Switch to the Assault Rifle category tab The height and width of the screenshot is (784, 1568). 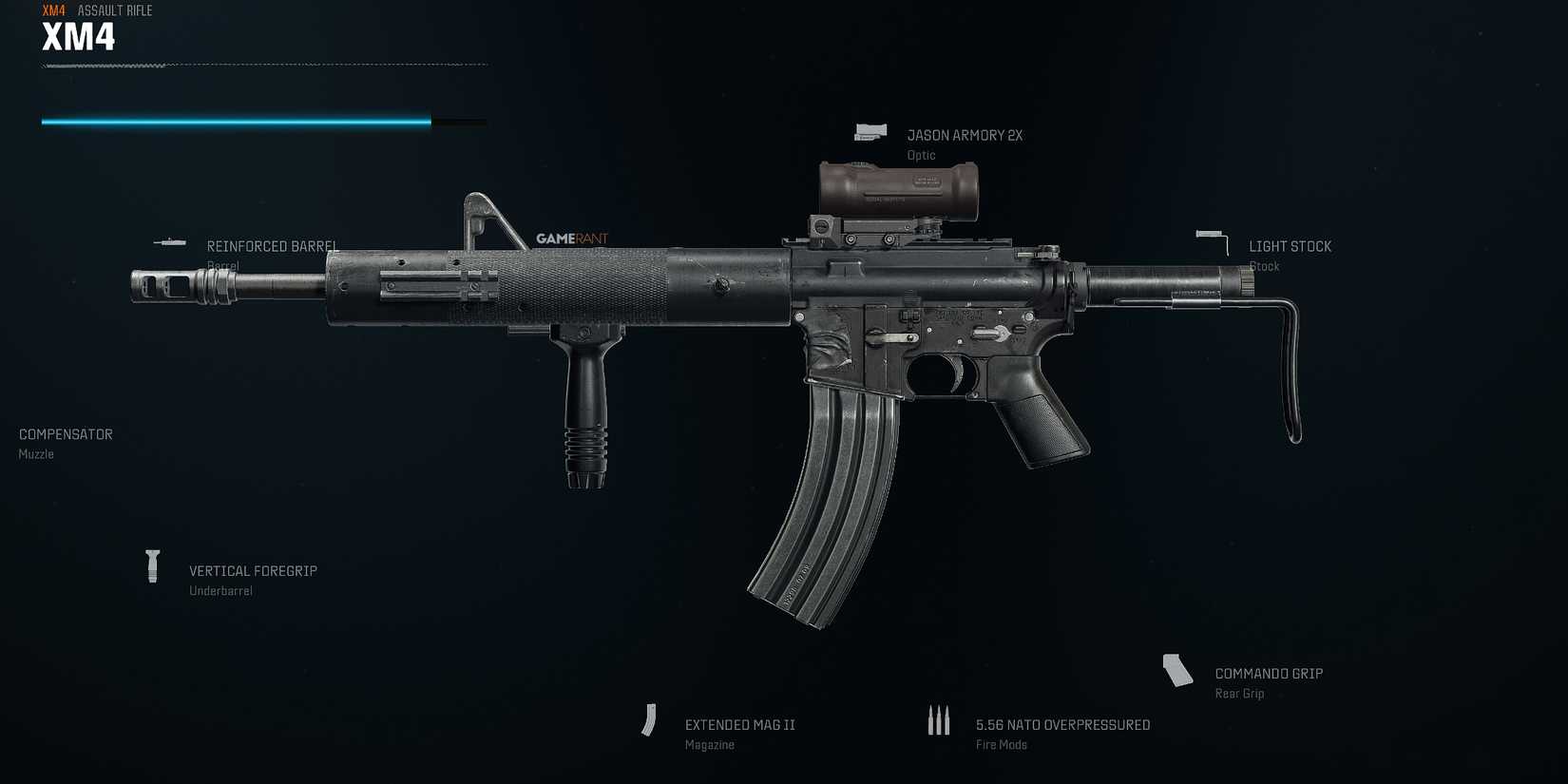tap(113, 10)
